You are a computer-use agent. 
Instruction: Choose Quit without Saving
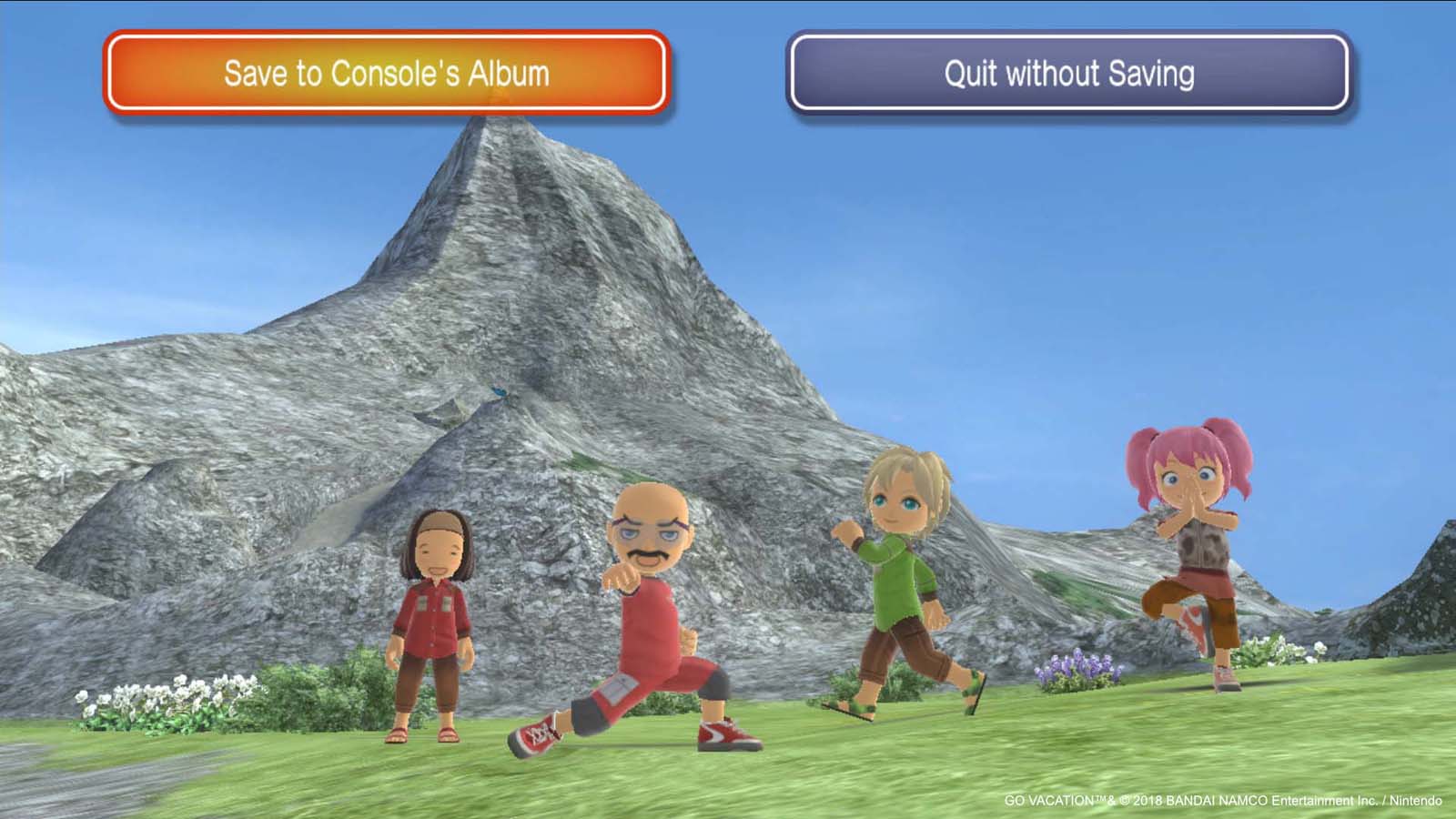pos(1068,73)
